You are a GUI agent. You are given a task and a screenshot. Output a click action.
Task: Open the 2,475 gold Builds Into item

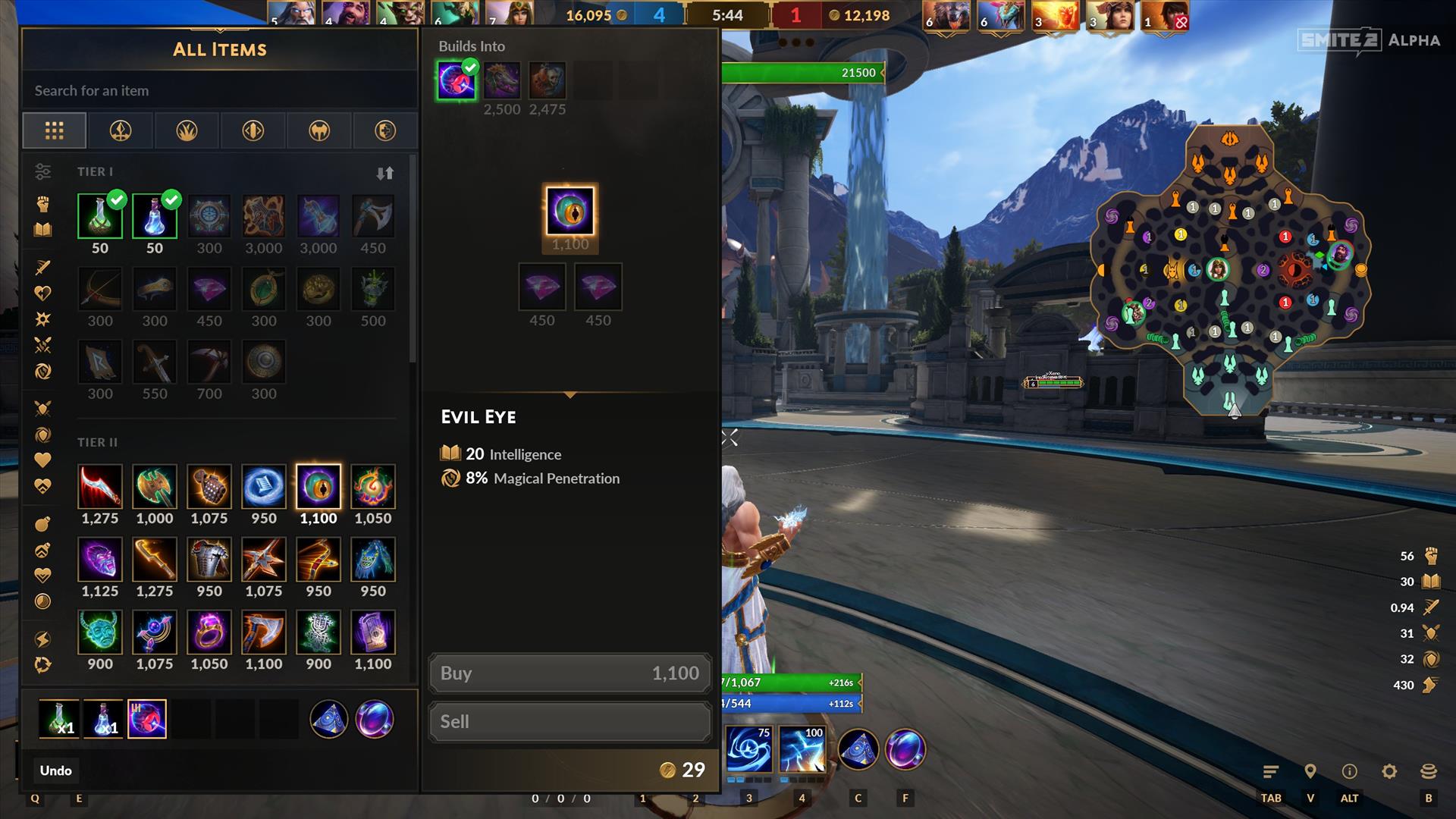pos(547,81)
